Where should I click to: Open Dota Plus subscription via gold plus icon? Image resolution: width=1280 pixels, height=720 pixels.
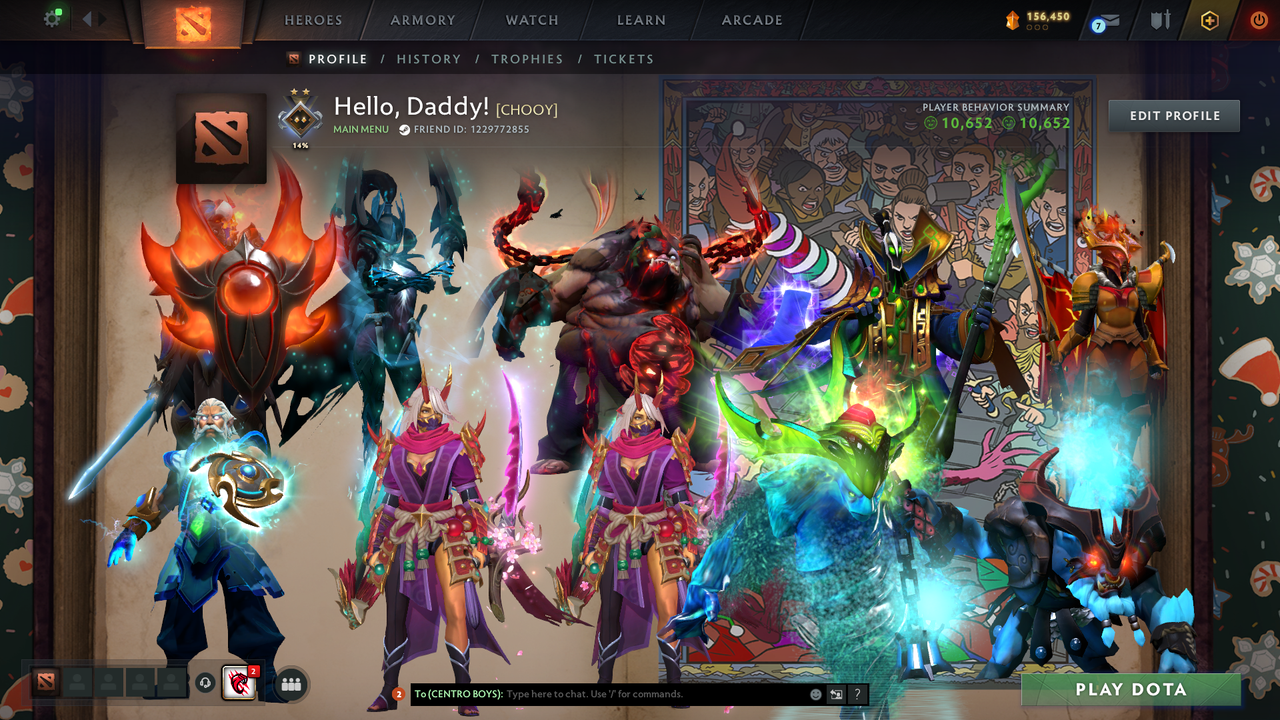[x=1209, y=18]
